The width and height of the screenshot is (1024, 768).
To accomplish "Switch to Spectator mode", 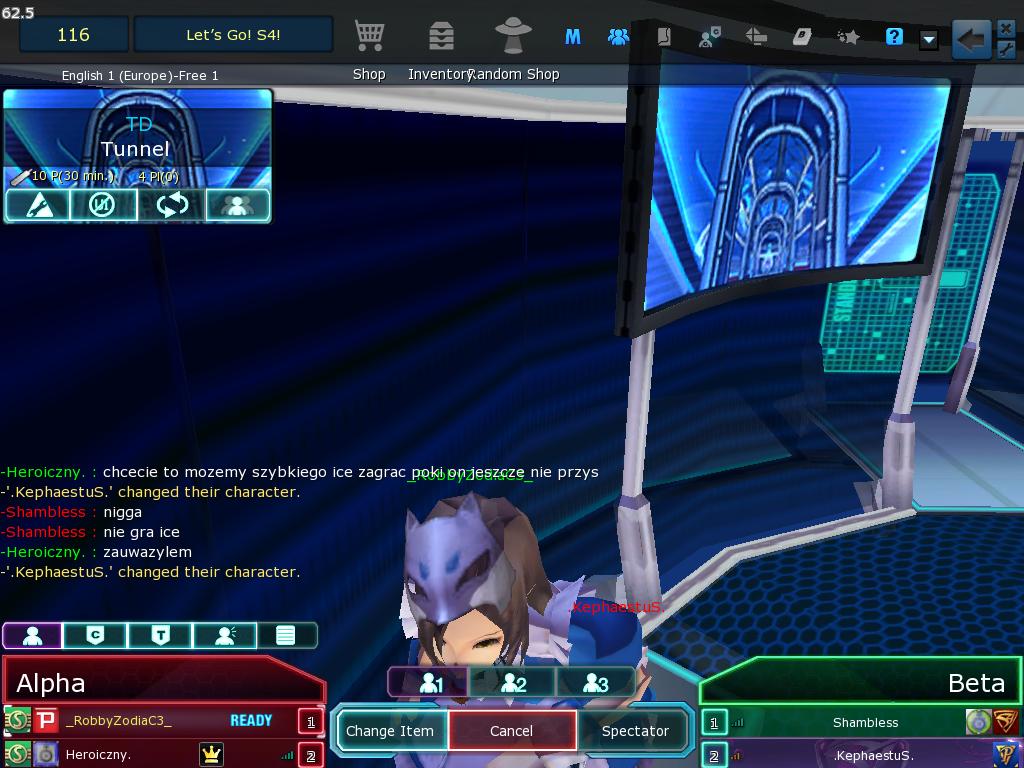I will point(635,731).
